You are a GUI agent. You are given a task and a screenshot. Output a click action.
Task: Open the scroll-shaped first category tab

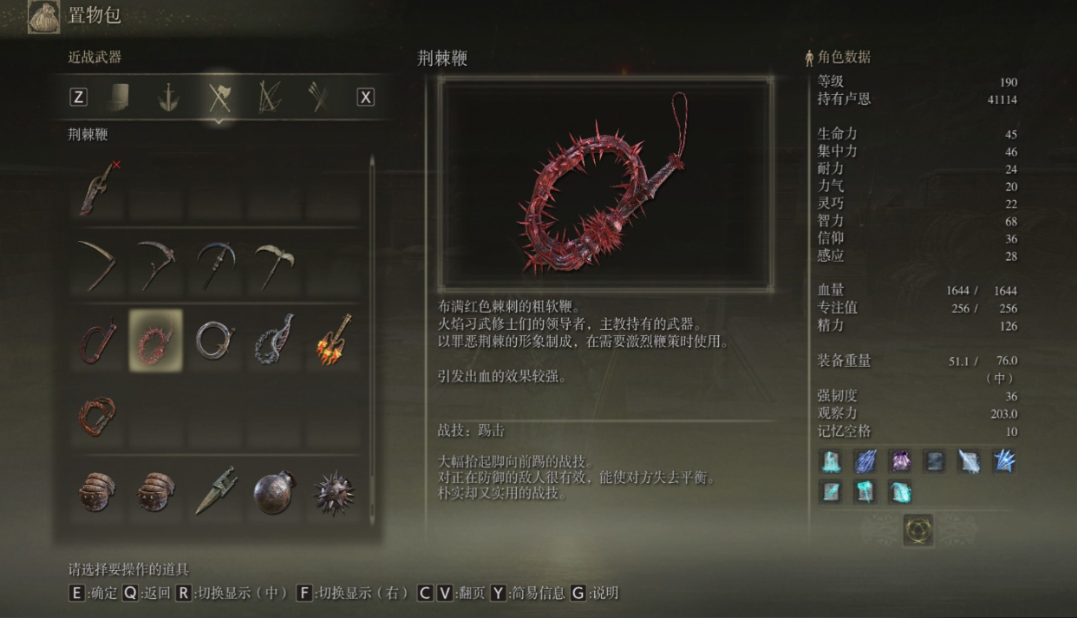pos(118,97)
